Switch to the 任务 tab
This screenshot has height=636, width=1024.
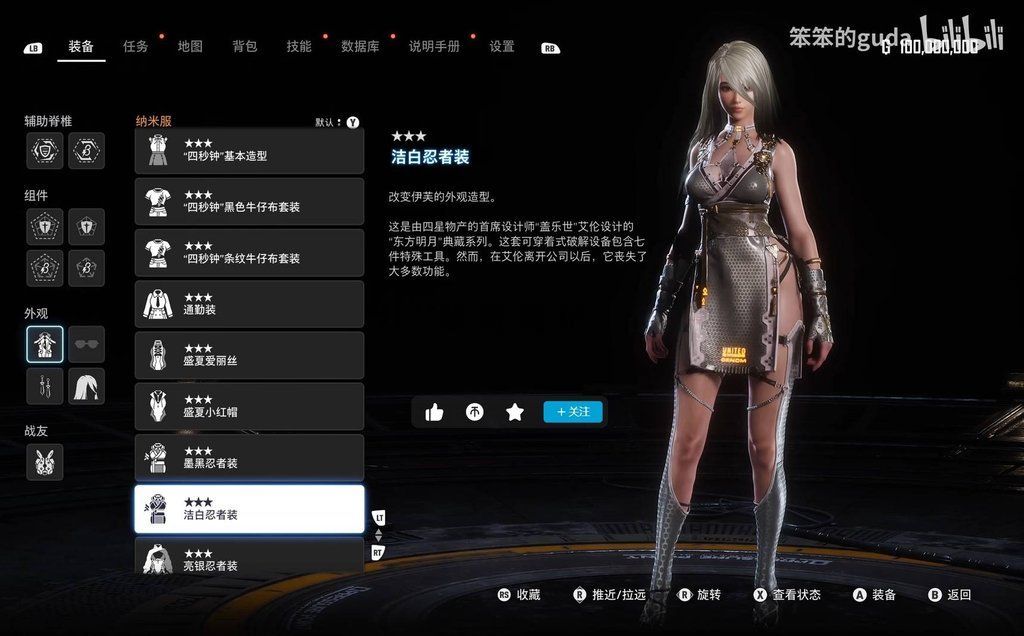(x=136, y=46)
